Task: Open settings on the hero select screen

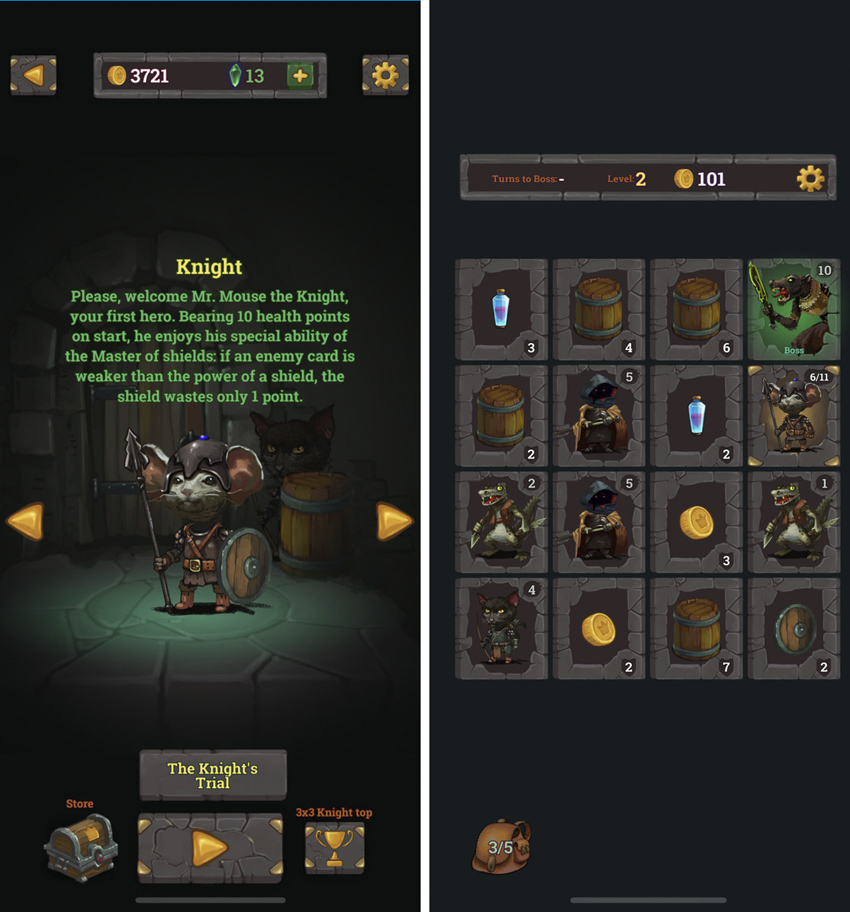Action: pos(385,75)
